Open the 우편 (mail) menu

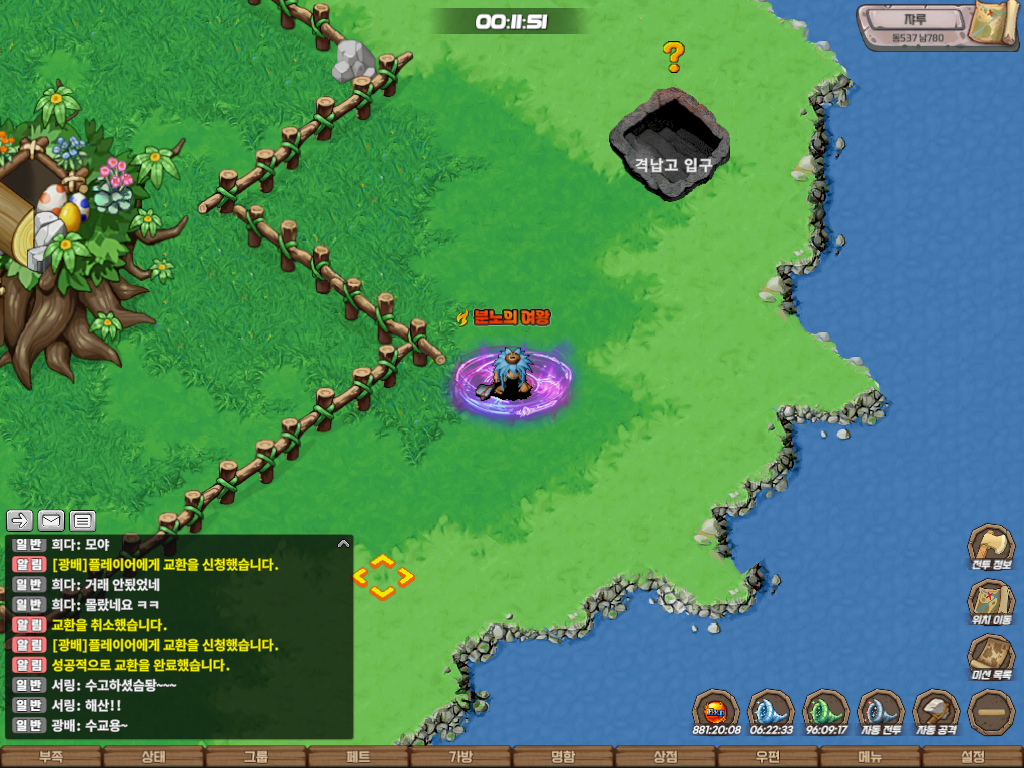[767, 757]
